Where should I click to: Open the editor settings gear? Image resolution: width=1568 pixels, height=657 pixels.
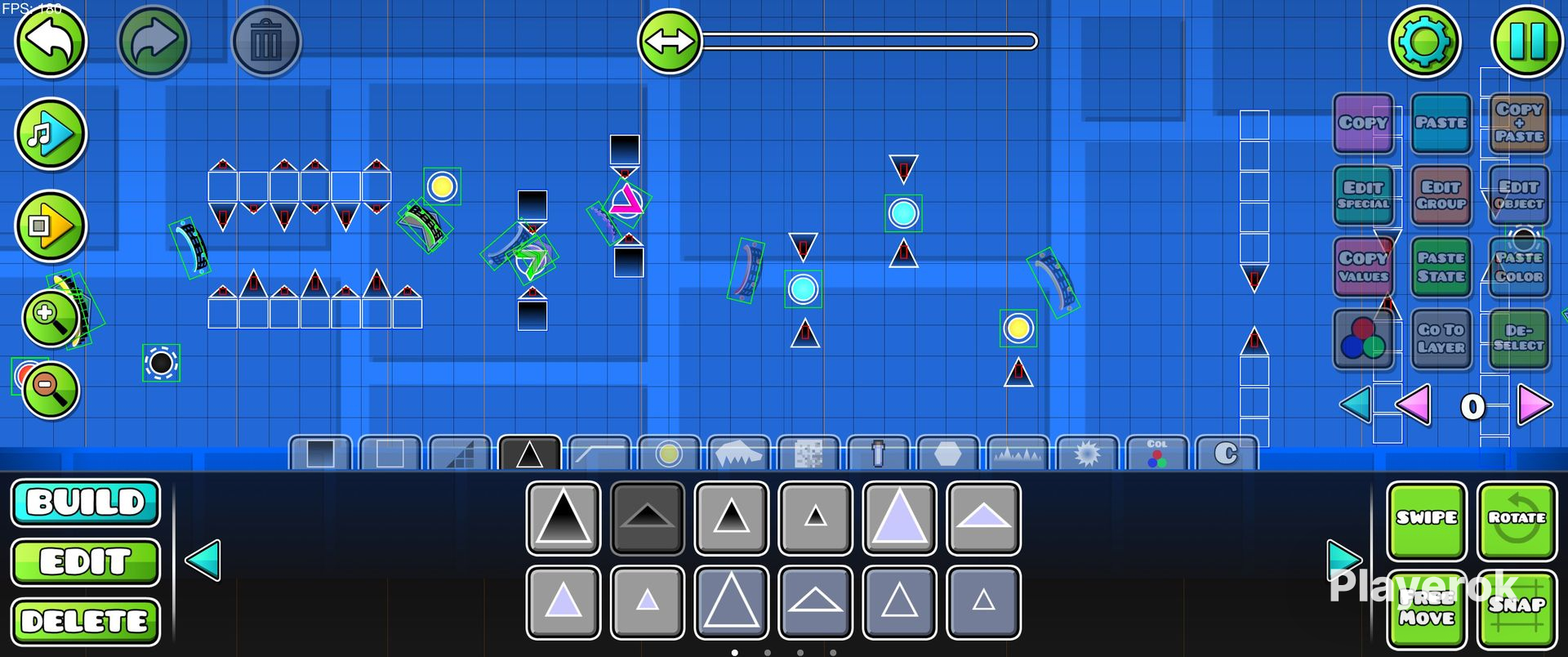point(1424,39)
